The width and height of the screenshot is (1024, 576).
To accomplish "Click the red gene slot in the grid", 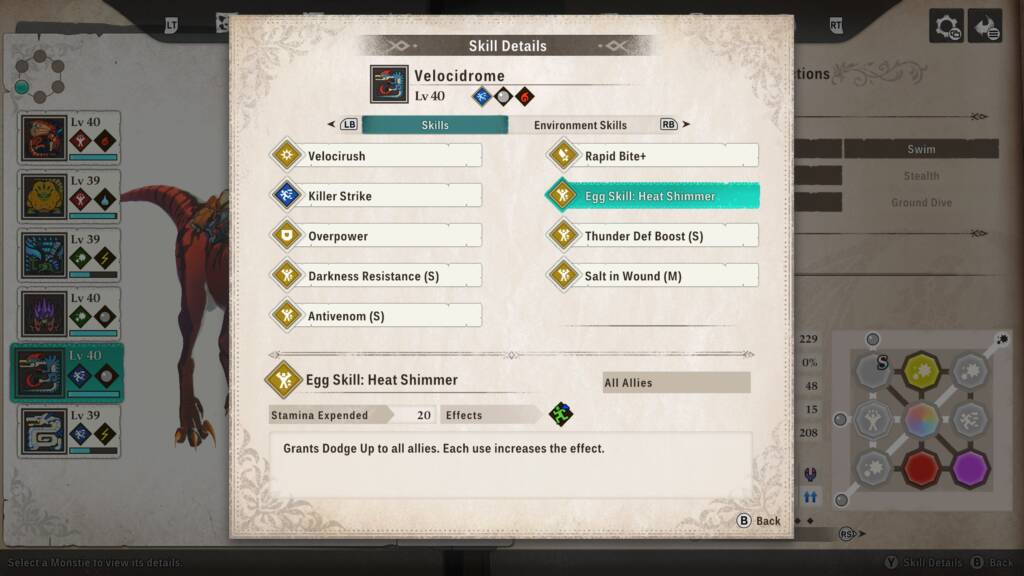I will click(x=921, y=467).
